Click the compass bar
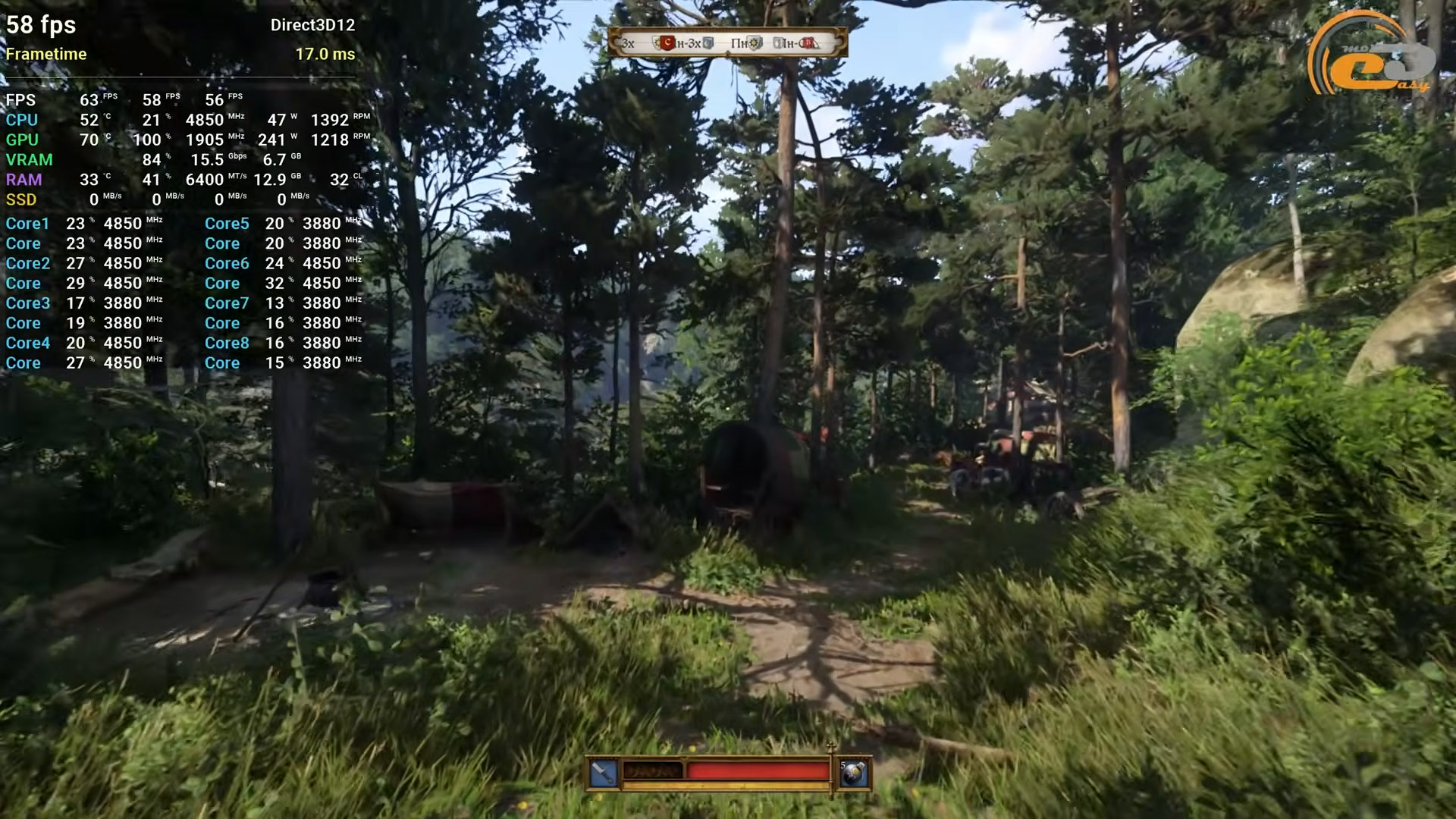This screenshot has height=819, width=1456. tap(727, 42)
